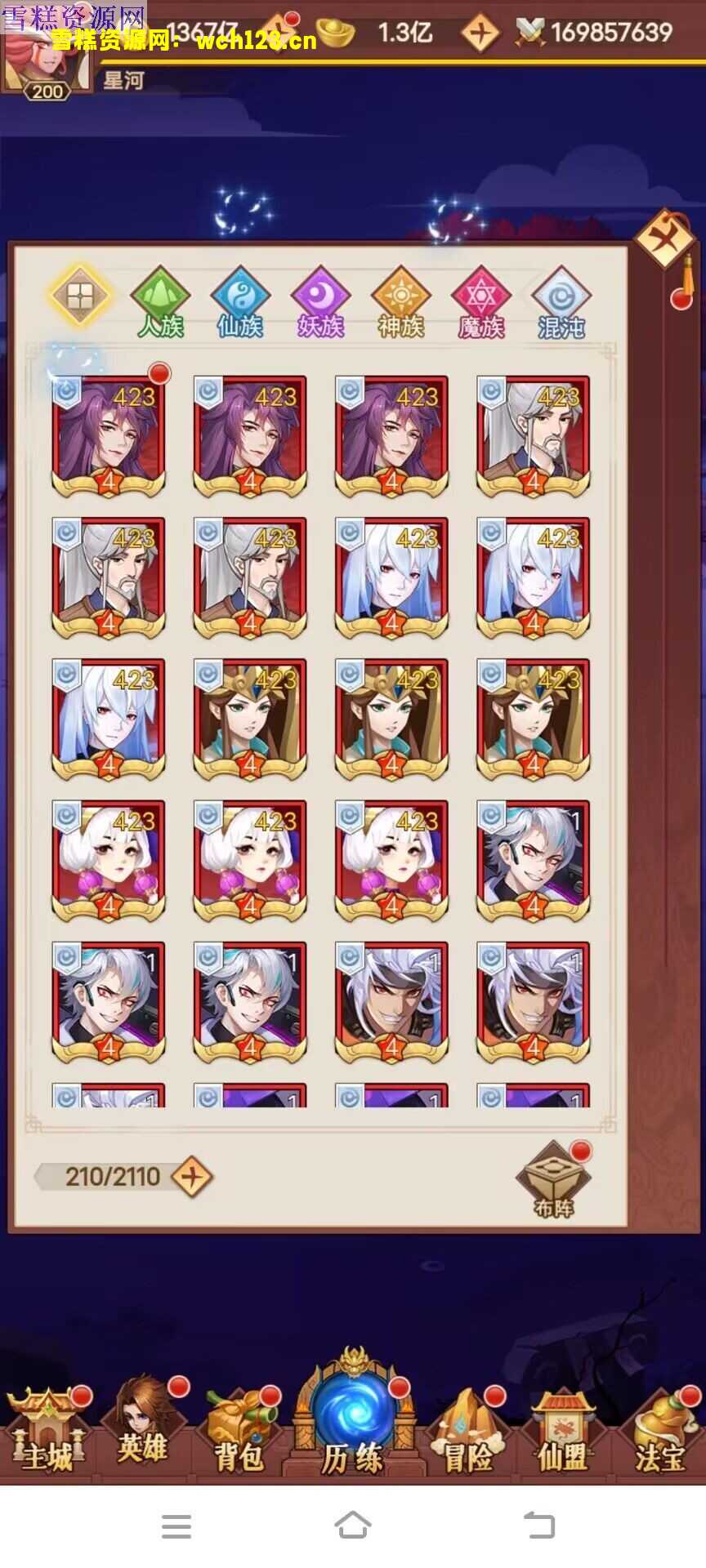Open the 英雄 heroes menu
The width and height of the screenshot is (706, 1568).
tap(143, 1429)
